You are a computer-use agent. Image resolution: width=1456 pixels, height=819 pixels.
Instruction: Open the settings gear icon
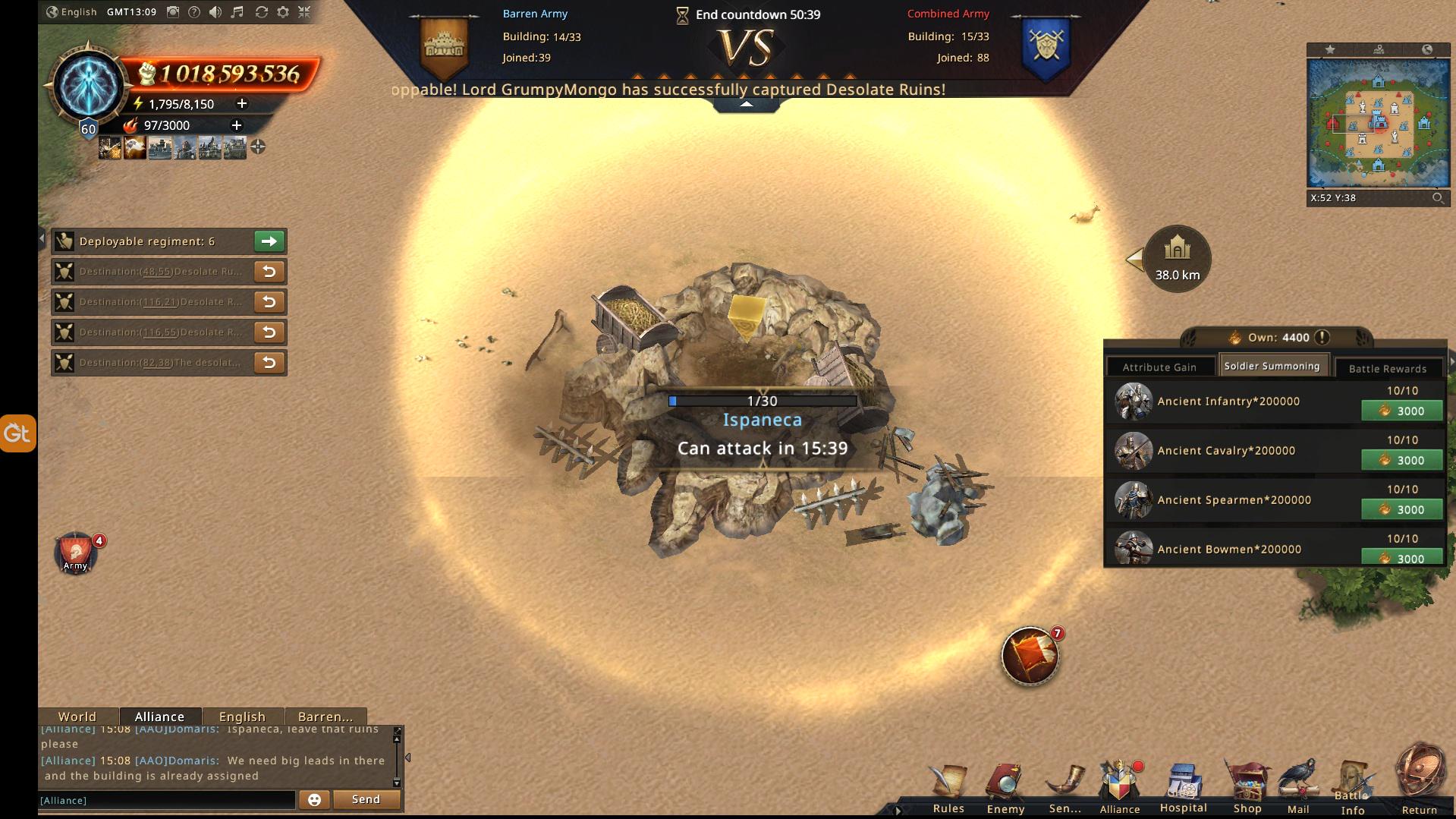[x=283, y=12]
